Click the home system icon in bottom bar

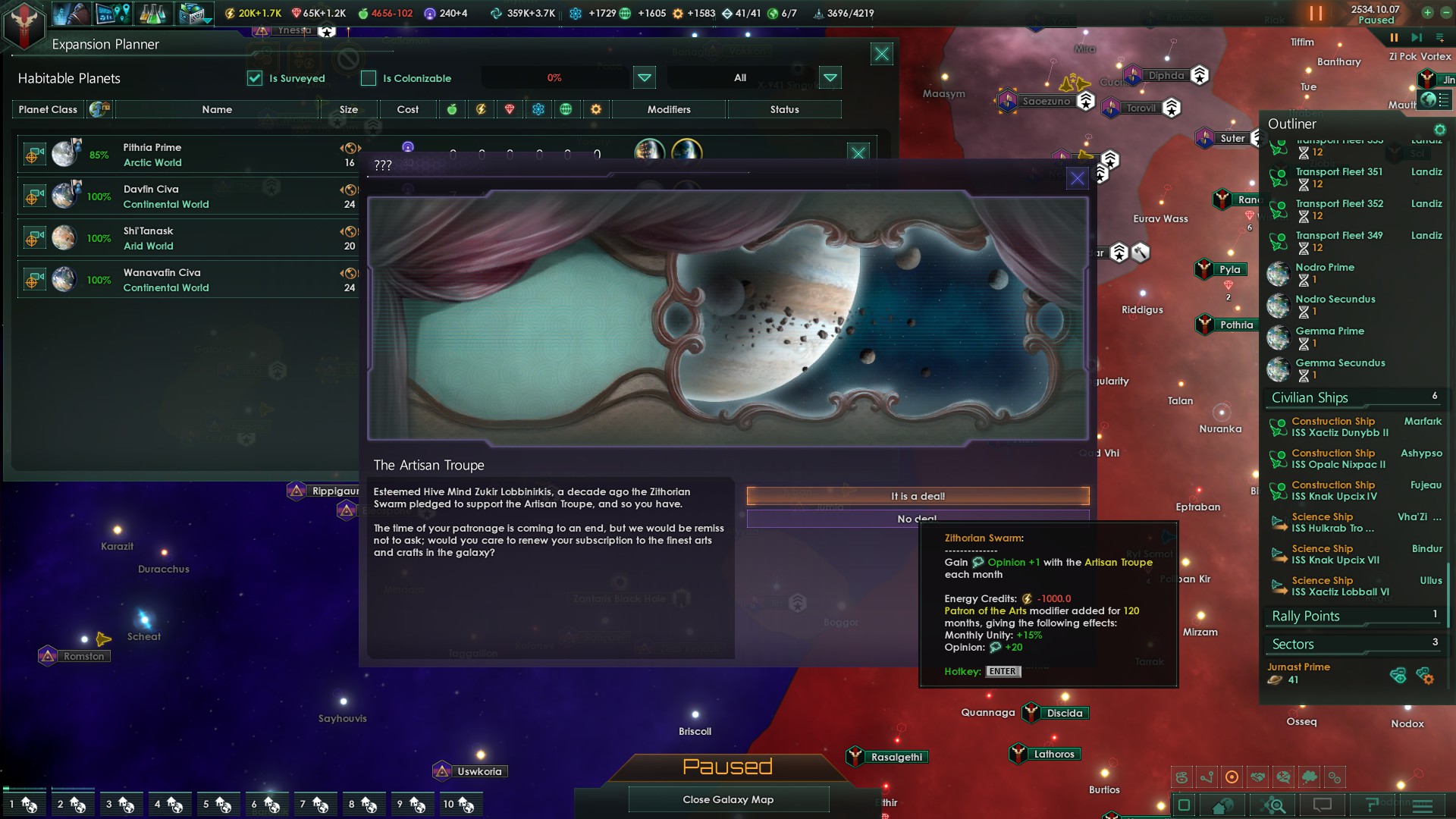point(1221,805)
